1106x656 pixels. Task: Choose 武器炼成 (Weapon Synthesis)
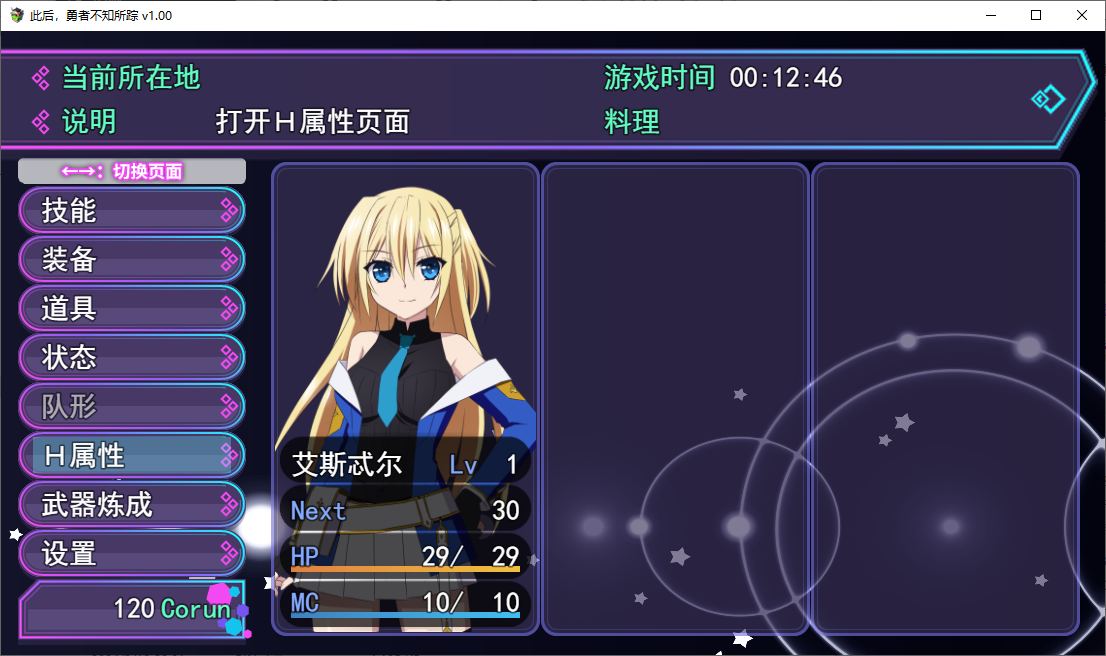131,504
